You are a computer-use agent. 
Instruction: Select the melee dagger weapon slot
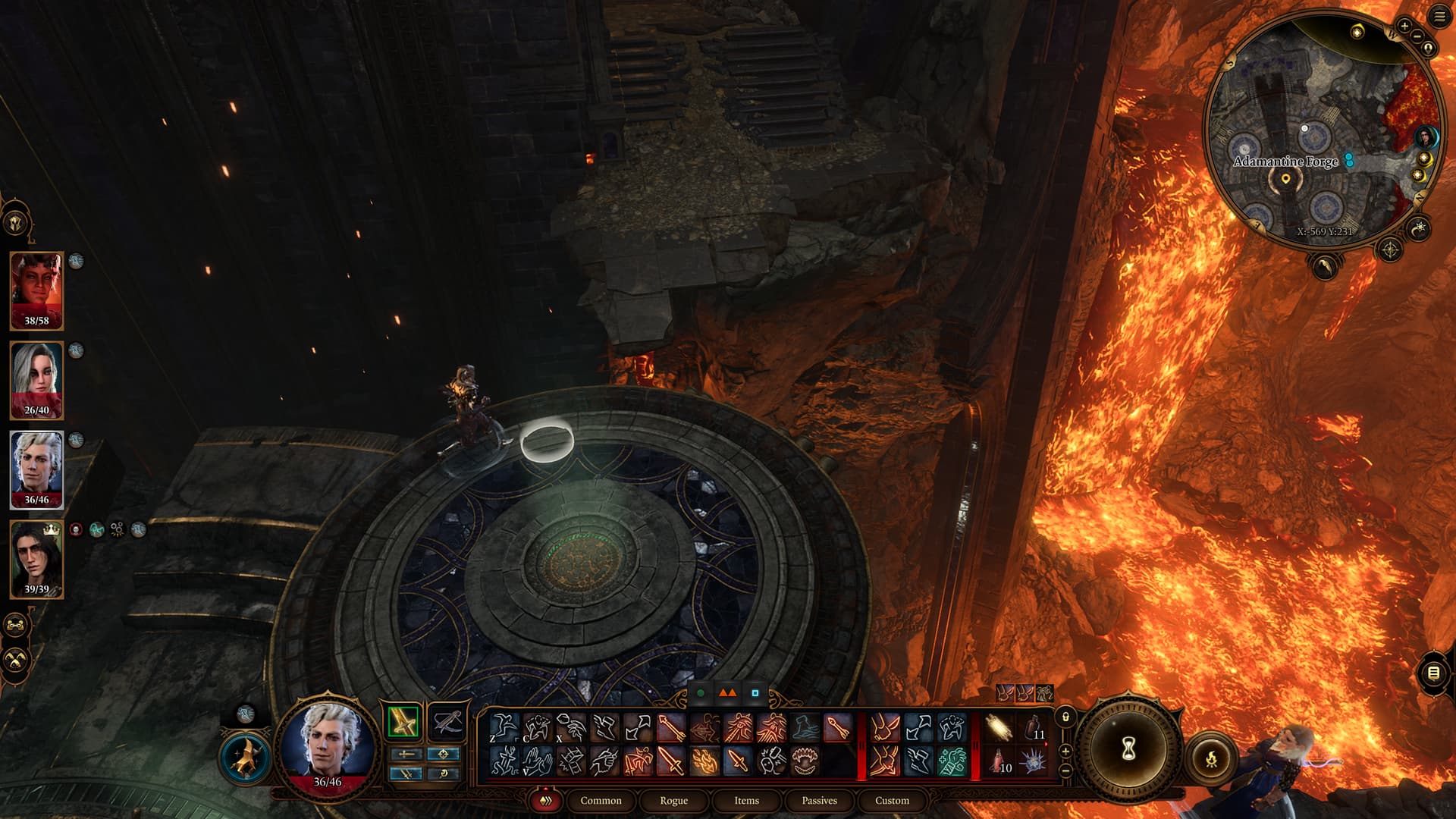(403, 721)
